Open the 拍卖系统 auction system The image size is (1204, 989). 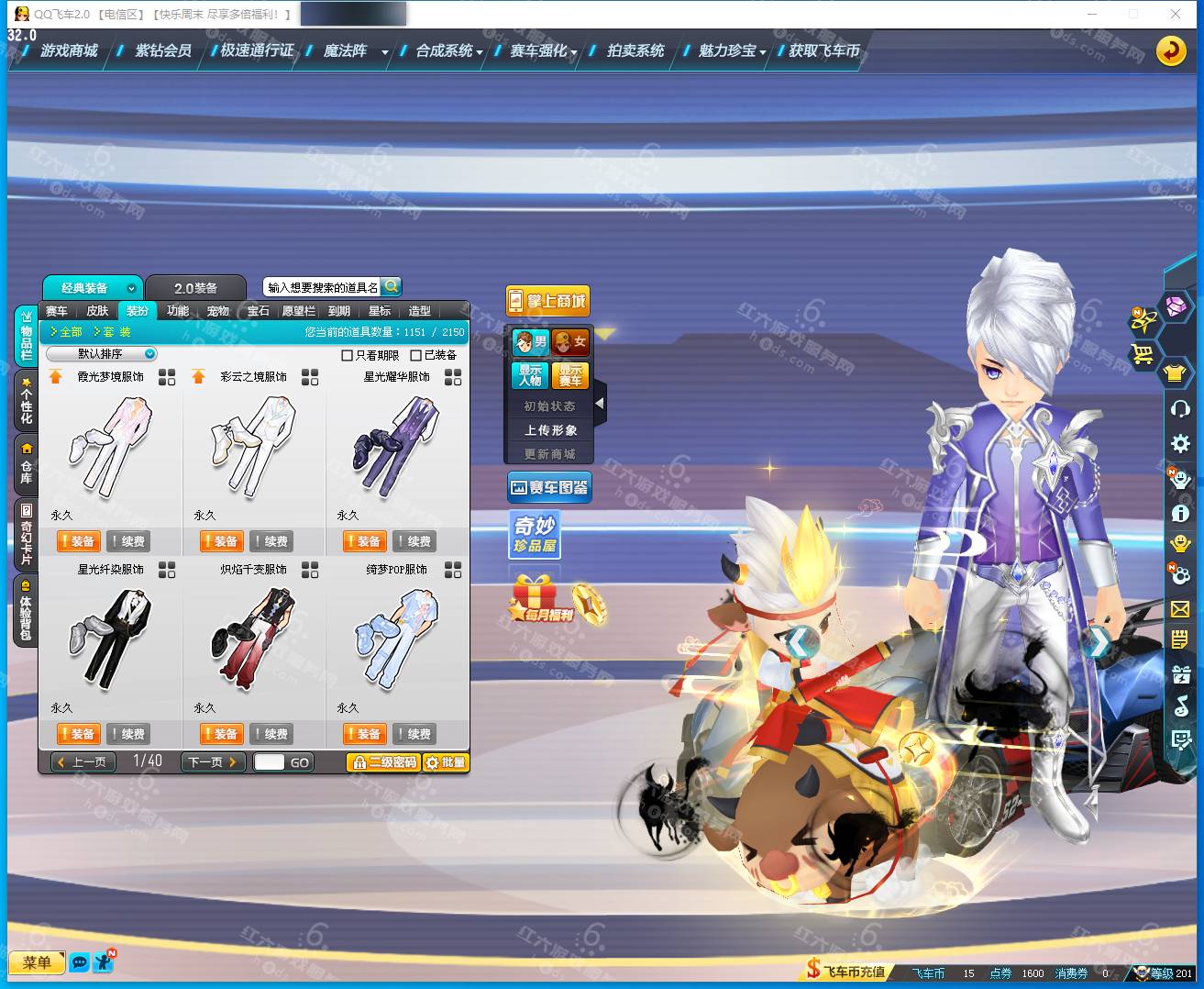point(635,51)
